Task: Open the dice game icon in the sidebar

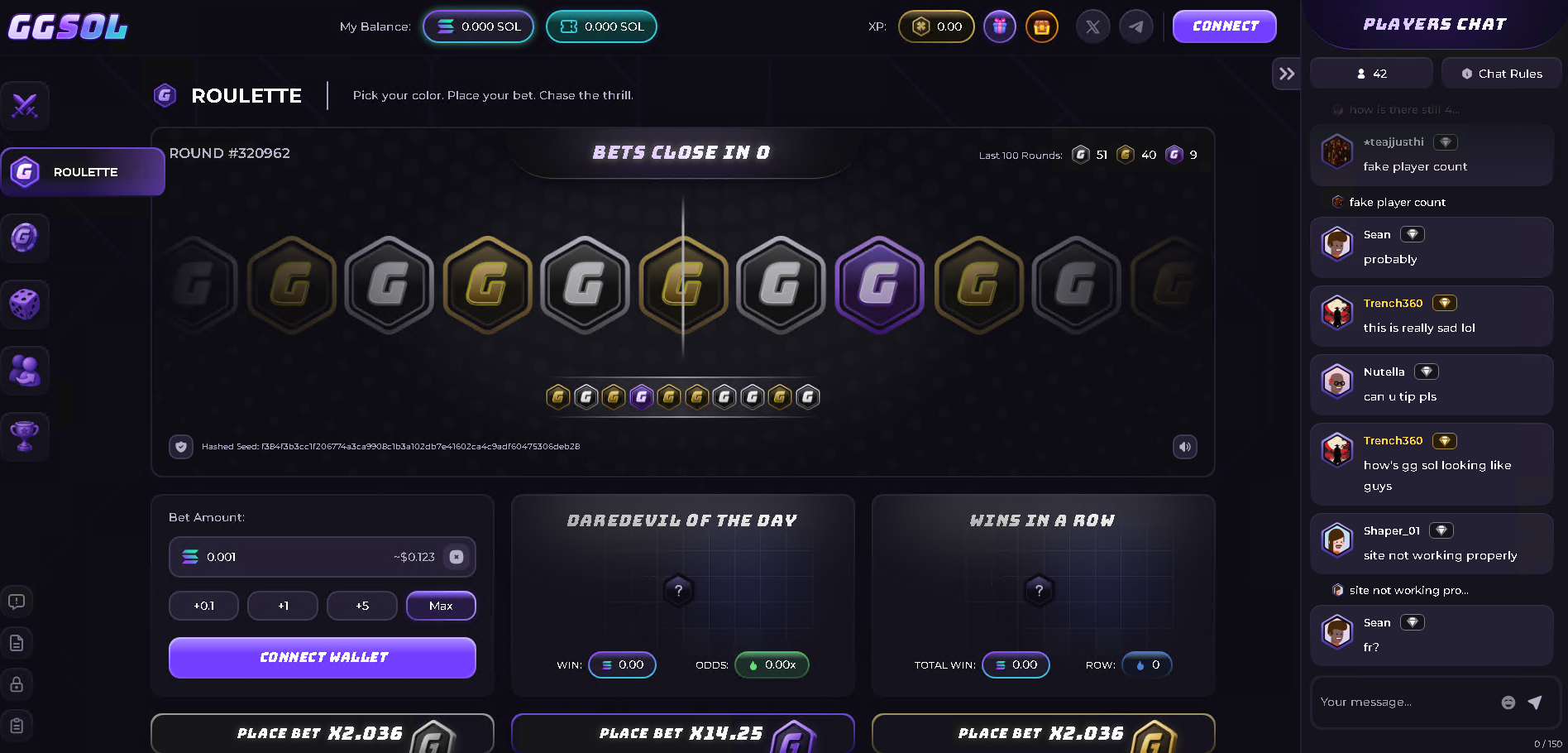Action: [25, 305]
